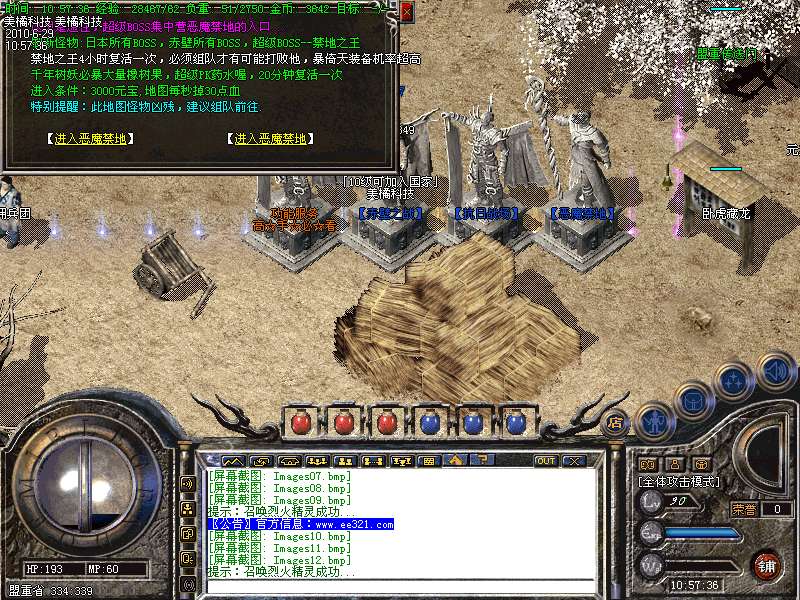Click the house icon in chat toolbar

pyautogui.click(x=456, y=461)
